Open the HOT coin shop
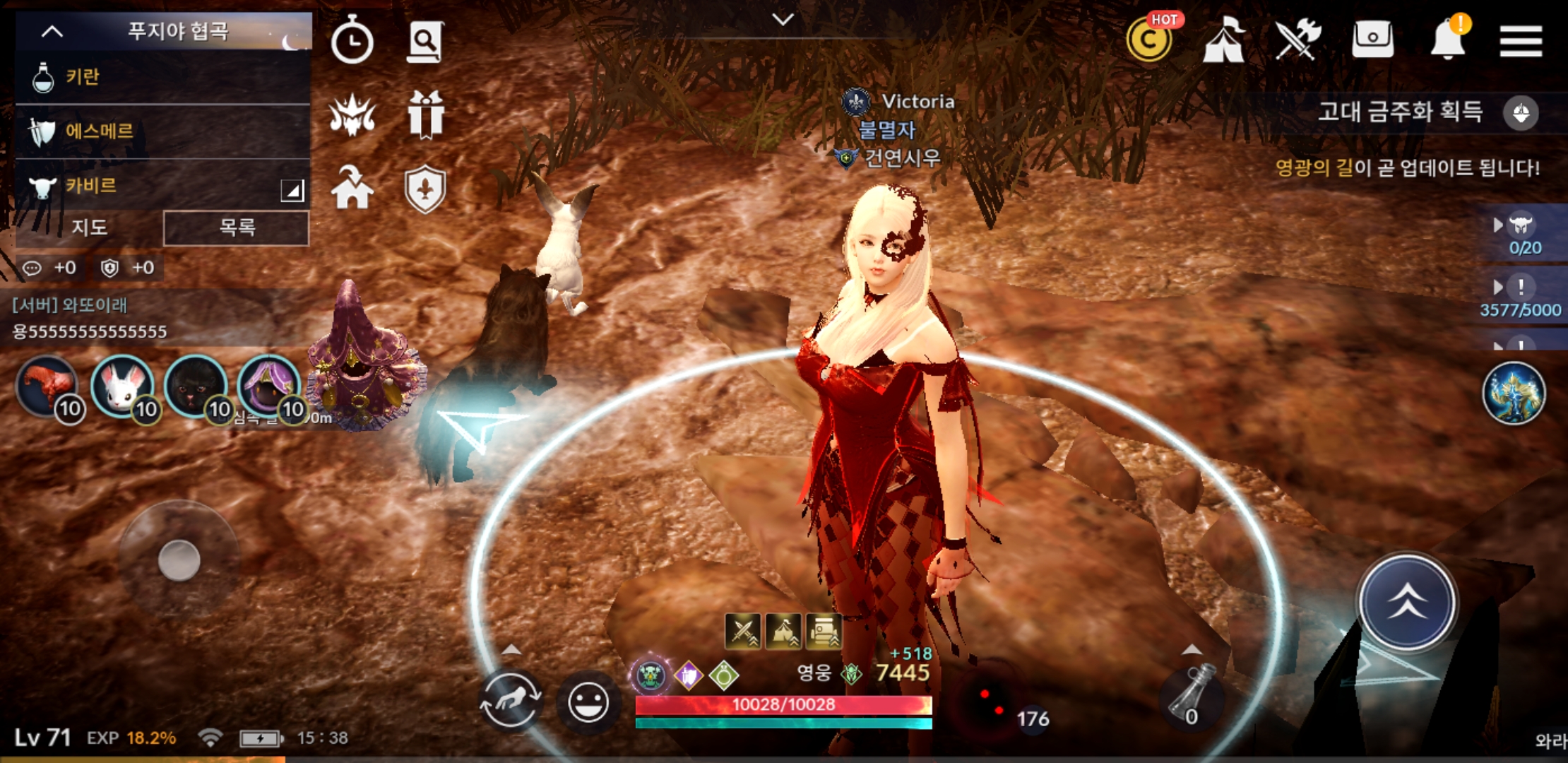The width and height of the screenshot is (1568, 763). pos(1150,40)
